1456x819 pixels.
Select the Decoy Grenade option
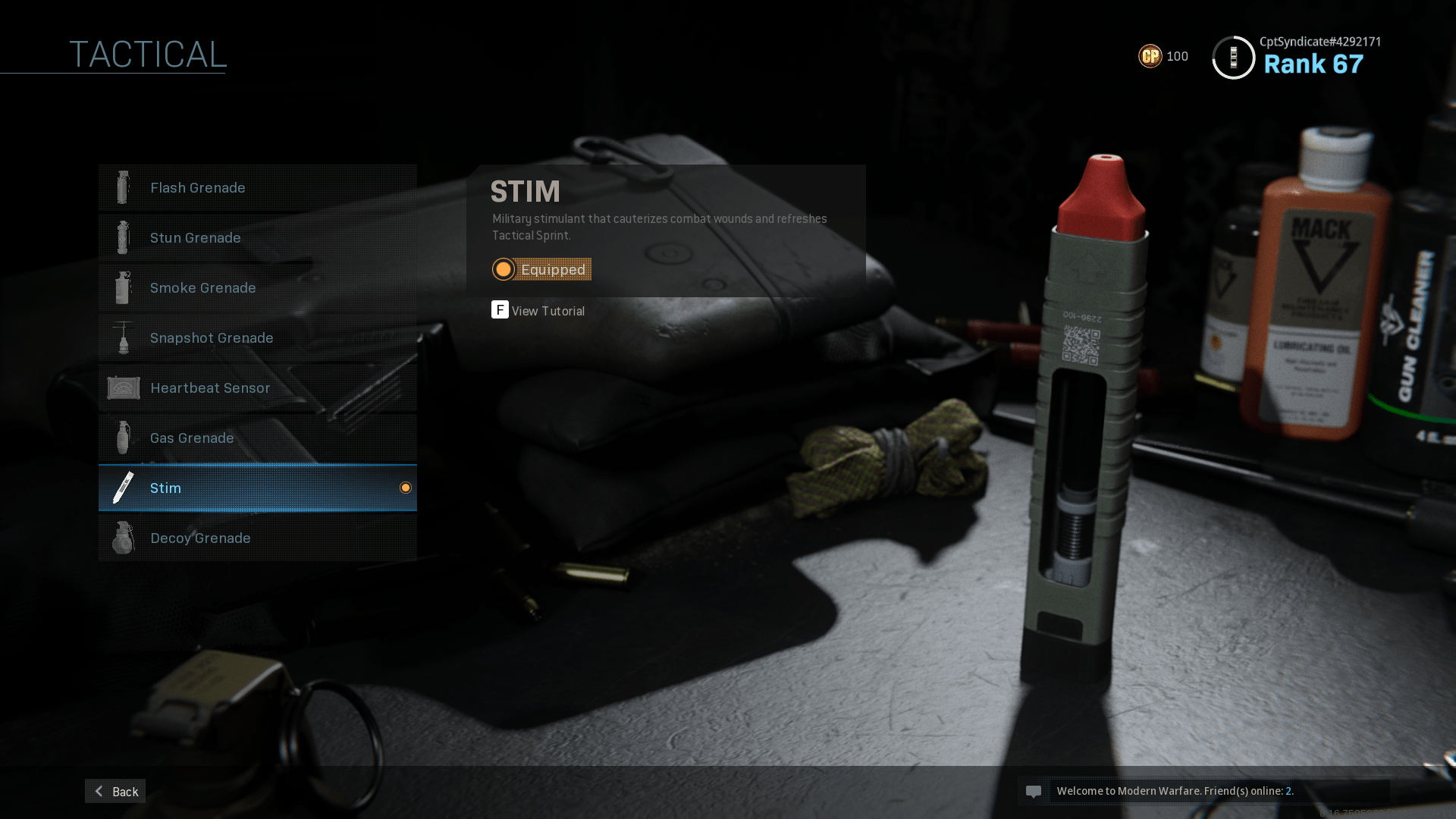[257, 538]
